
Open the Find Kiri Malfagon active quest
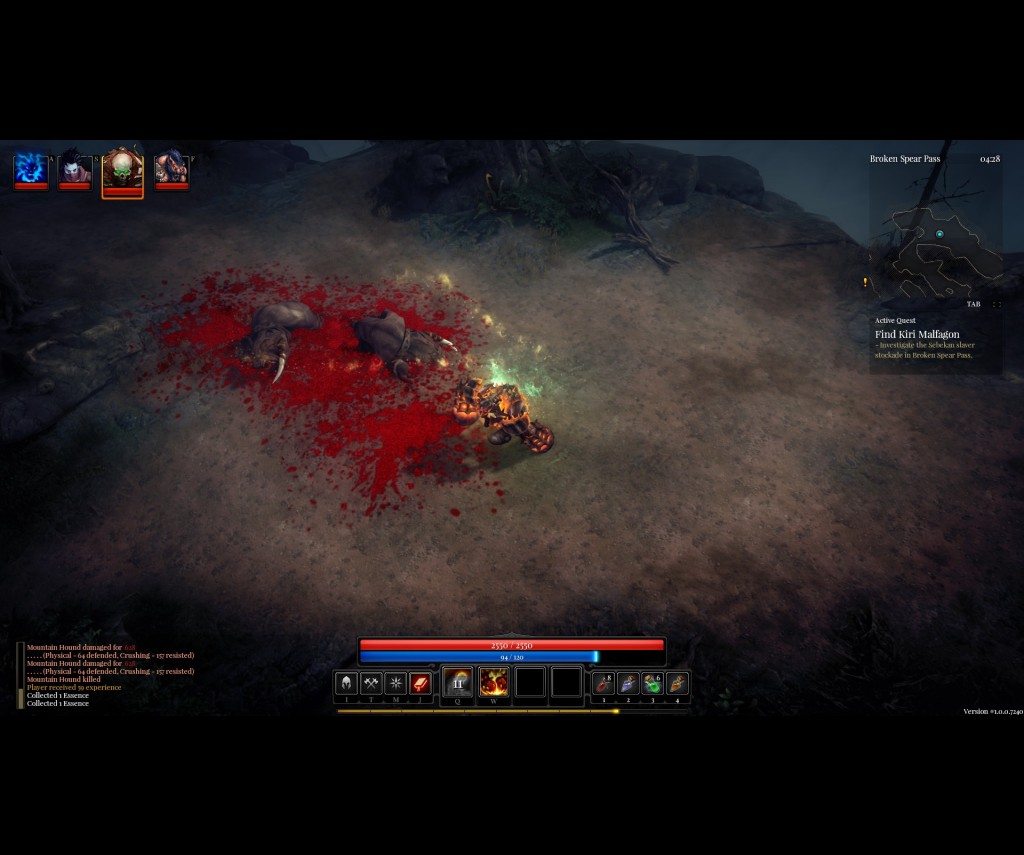pos(917,334)
